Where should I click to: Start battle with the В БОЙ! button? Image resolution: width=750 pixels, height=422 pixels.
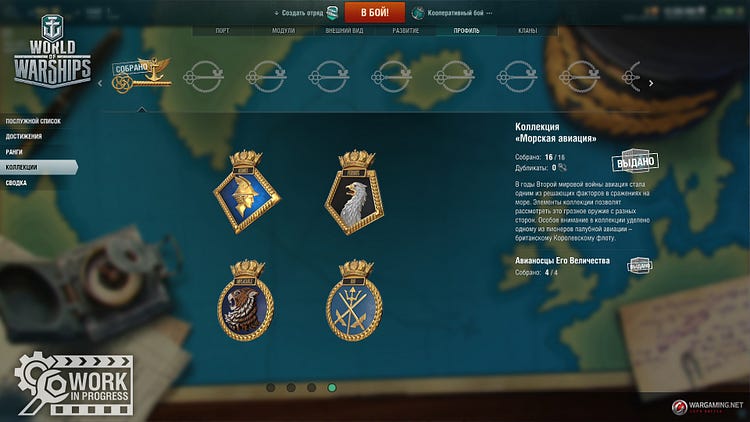click(375, 12)
